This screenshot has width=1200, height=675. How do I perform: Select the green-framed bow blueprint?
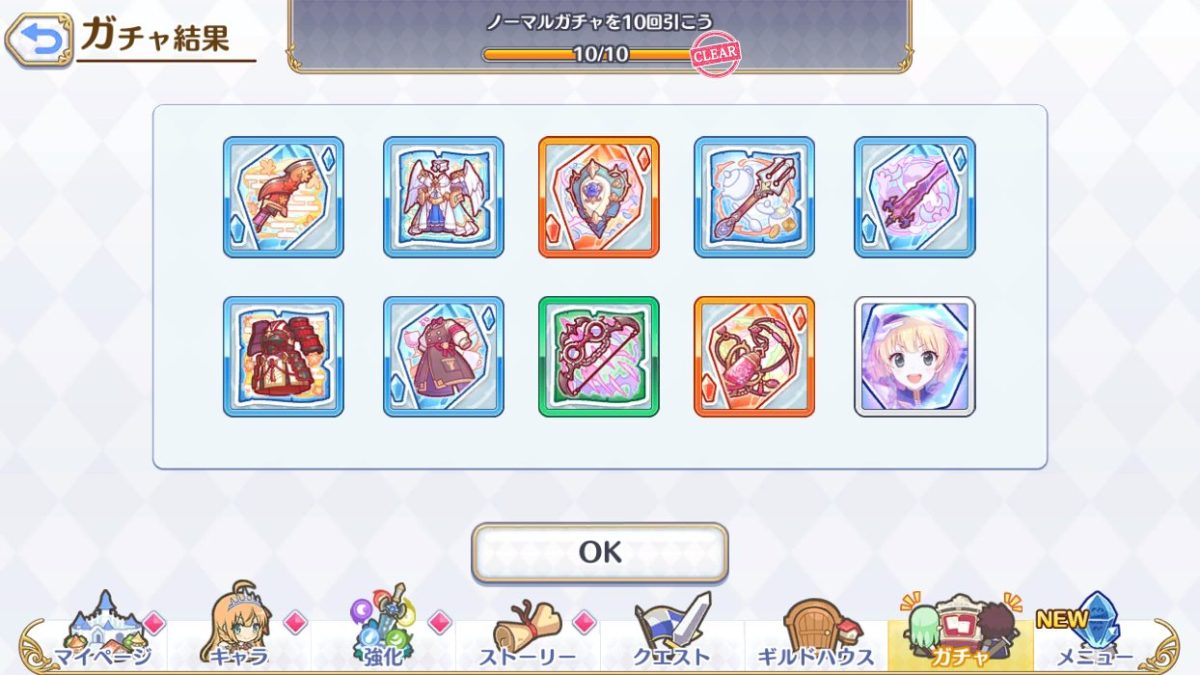tap(598, 356)
